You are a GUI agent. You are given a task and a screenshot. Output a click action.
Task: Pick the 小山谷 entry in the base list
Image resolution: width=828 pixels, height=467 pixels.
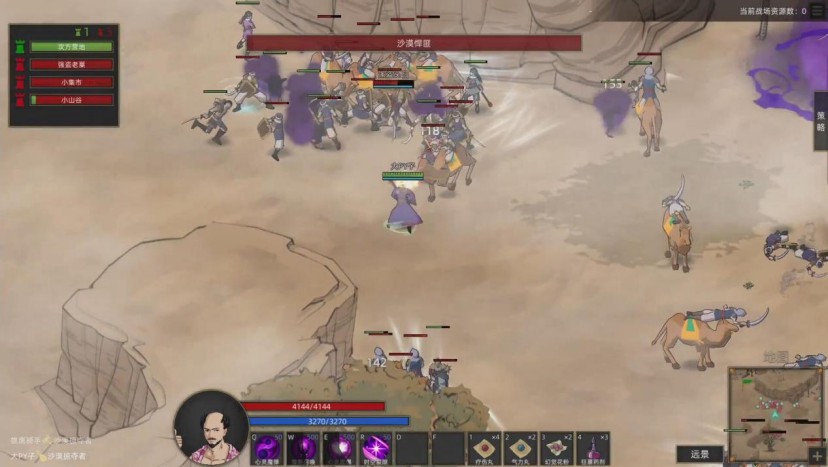pyautogui.click(x=71, y=100)
